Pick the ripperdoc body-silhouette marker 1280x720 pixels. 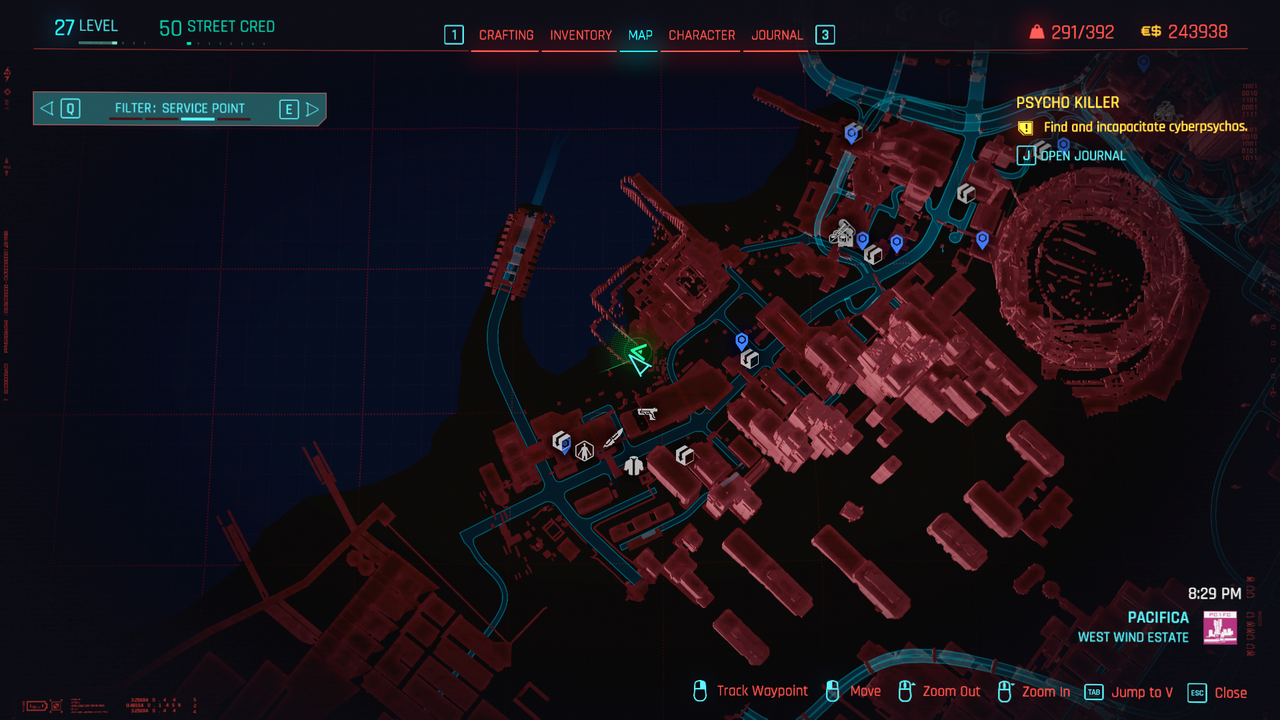585,451
